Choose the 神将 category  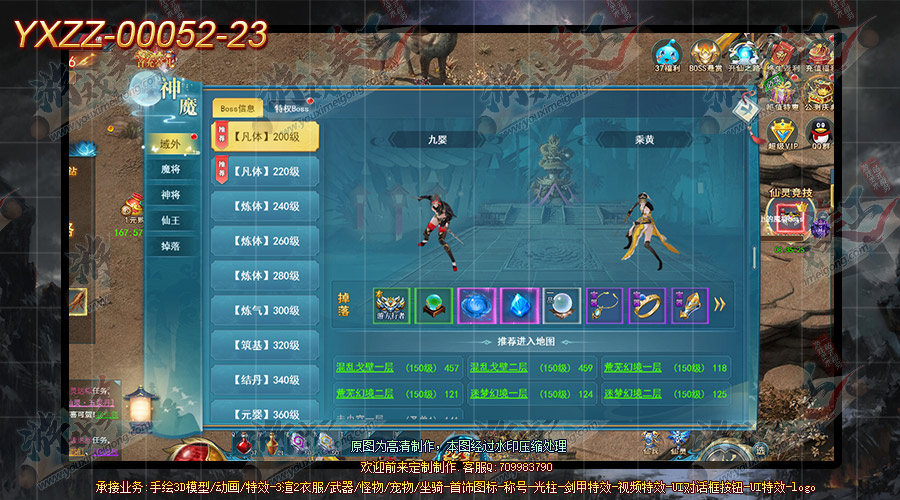tap(171, 195)
